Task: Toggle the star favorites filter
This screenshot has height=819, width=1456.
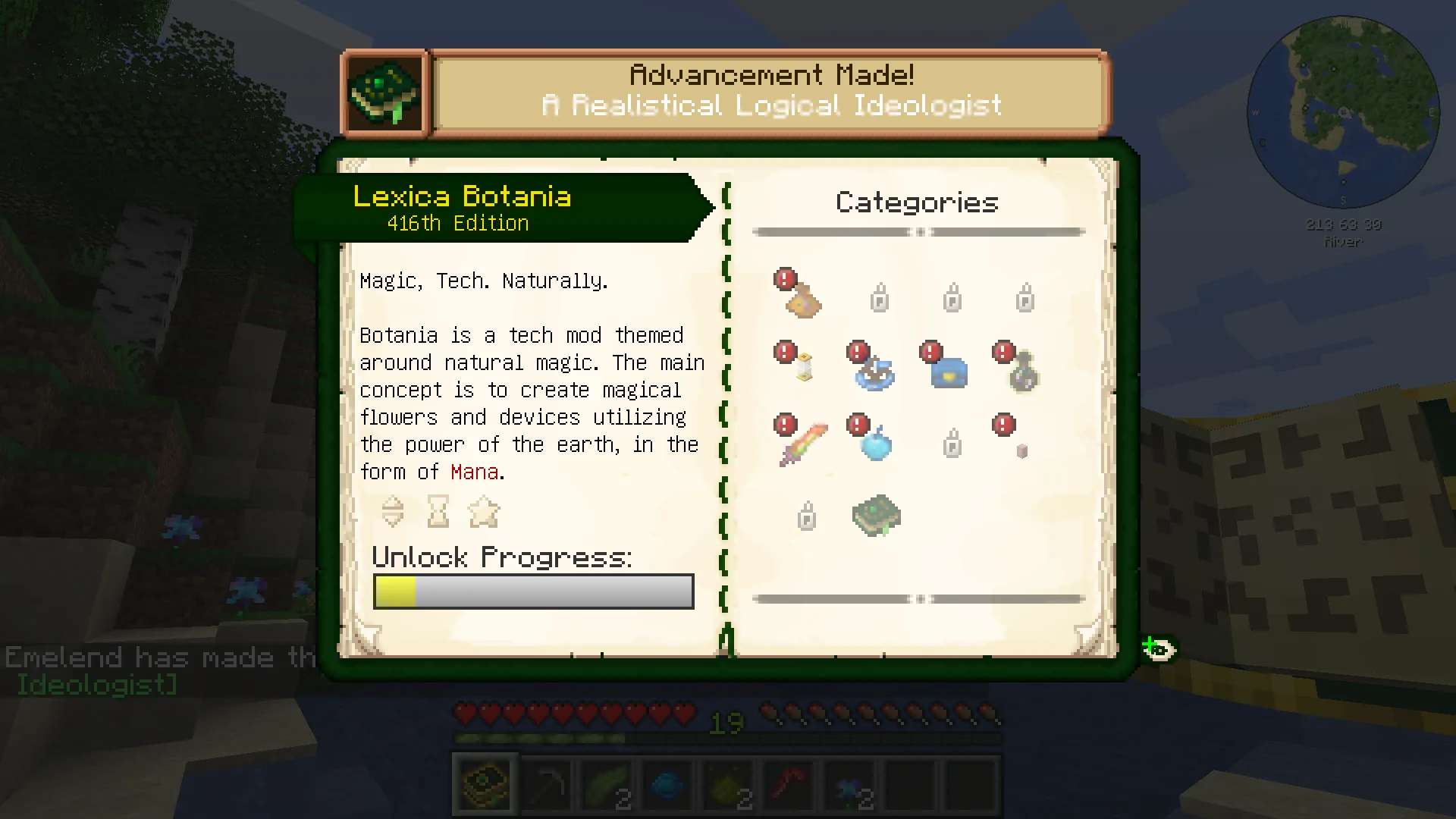Action: [484, 512]
